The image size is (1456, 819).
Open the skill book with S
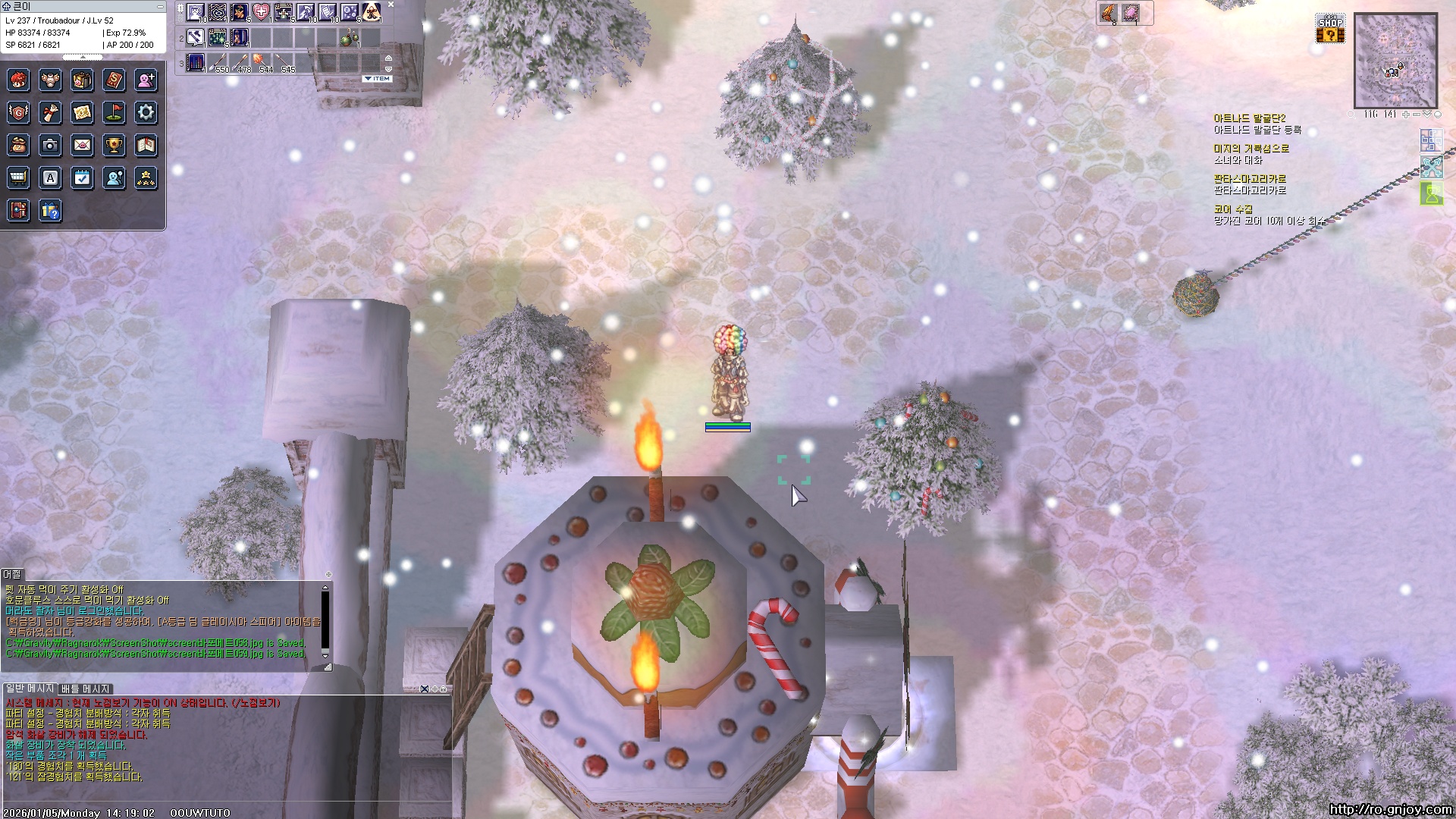tap(114, 80)
